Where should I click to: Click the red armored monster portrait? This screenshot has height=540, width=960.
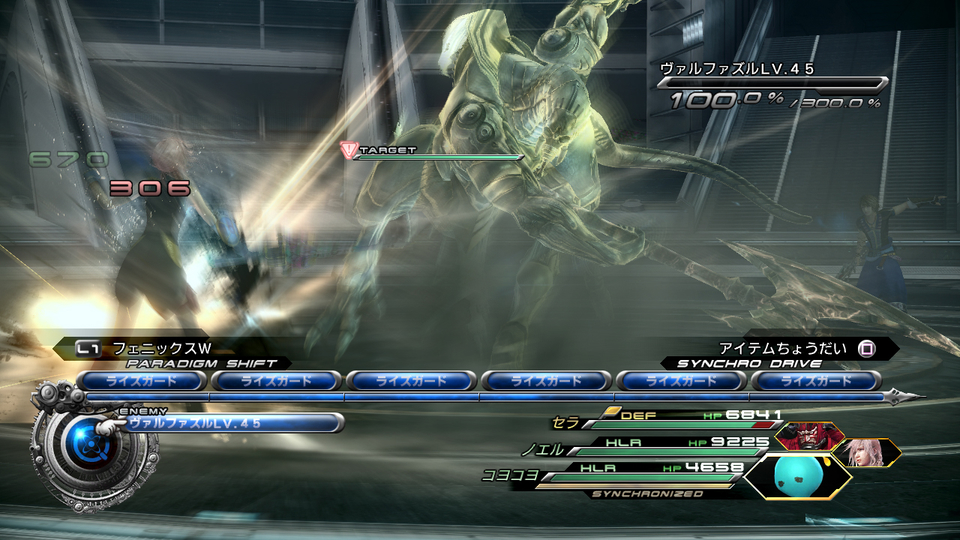point(809,437)
